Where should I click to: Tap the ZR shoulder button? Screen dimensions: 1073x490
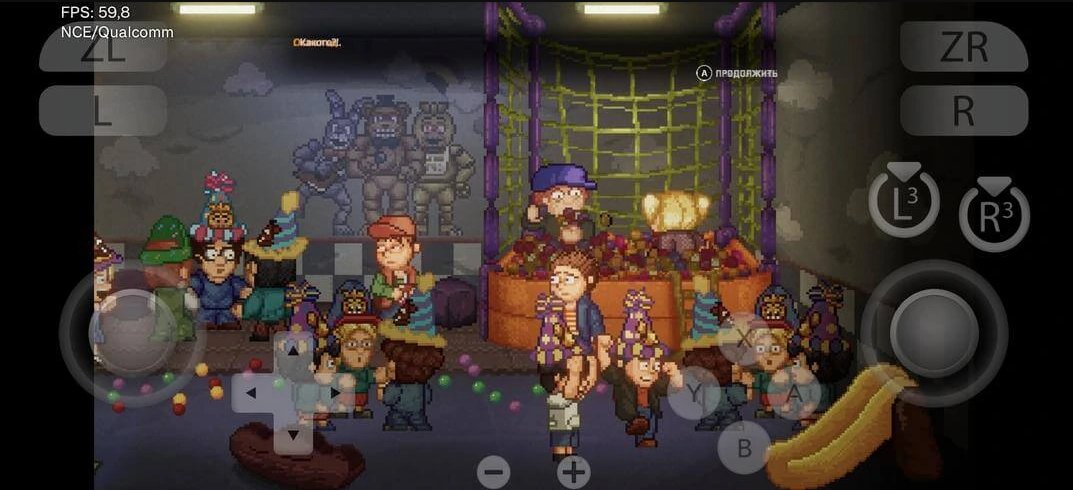coord(964,47)
